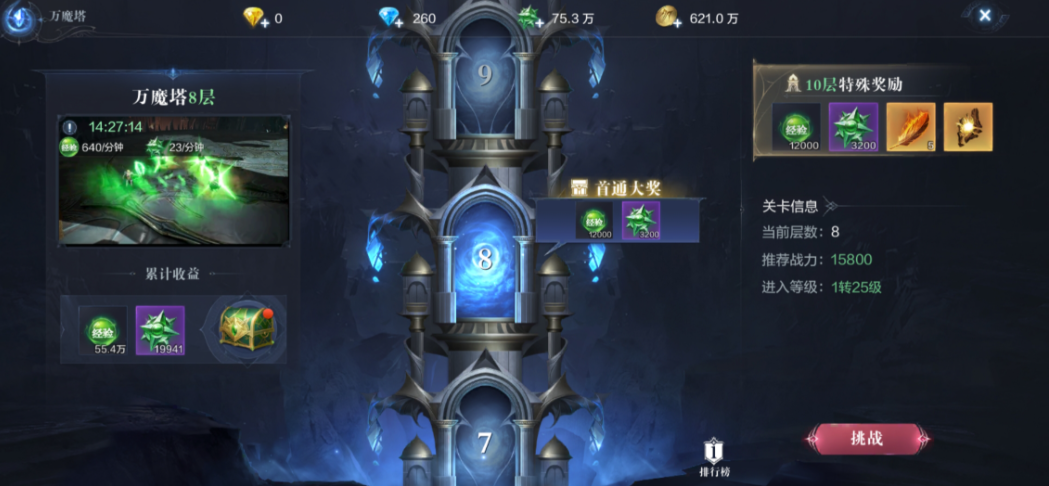View the orange feather reward item

tap(911, 127)
